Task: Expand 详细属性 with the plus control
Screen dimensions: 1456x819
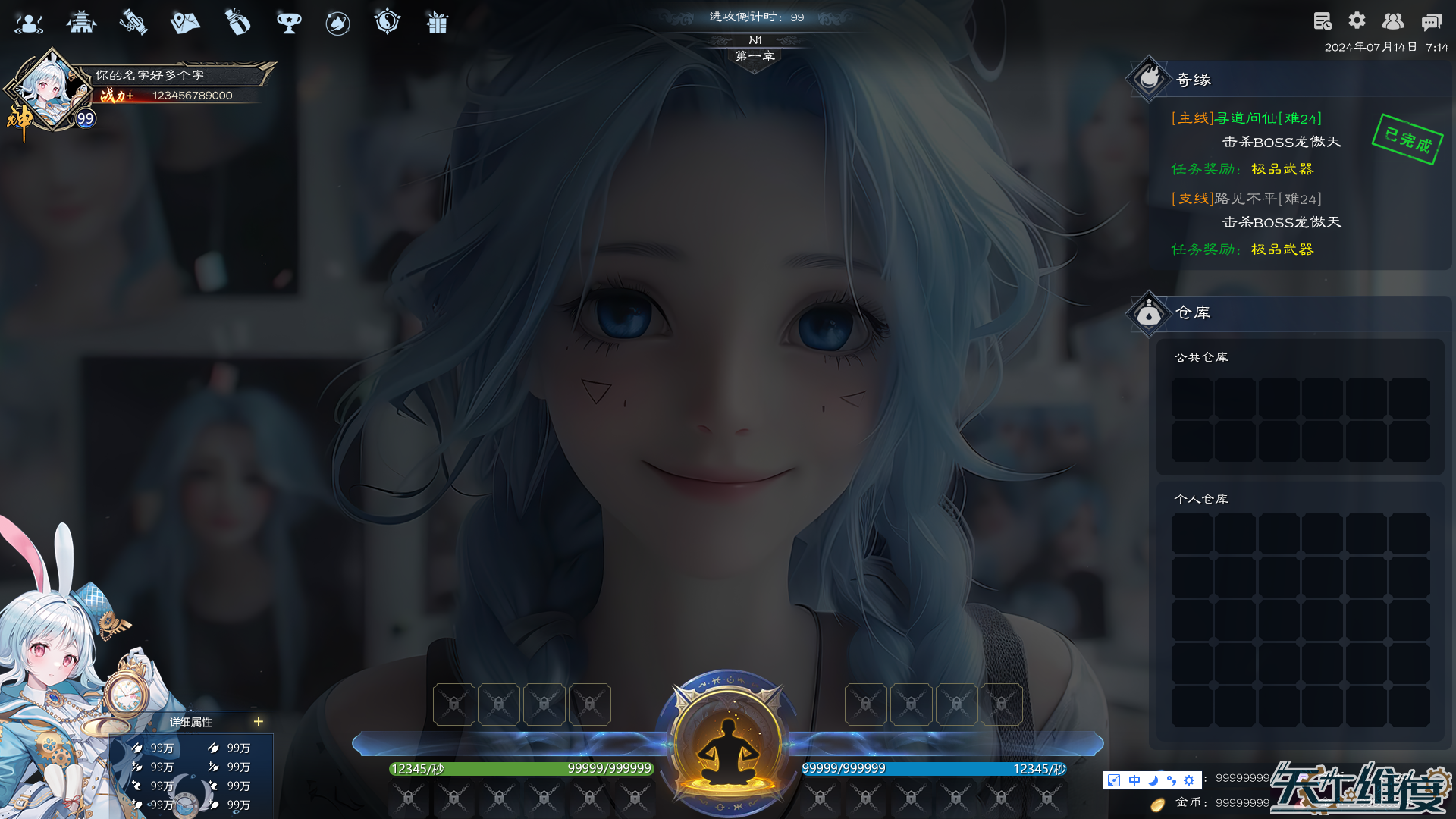Action: coord(258,722)
